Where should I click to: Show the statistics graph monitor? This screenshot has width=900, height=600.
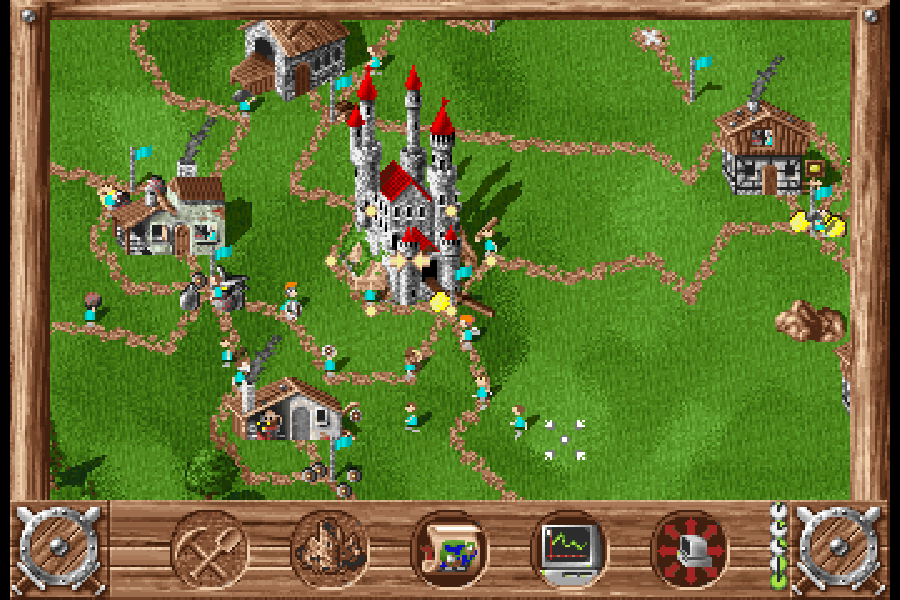click(569, 549)
